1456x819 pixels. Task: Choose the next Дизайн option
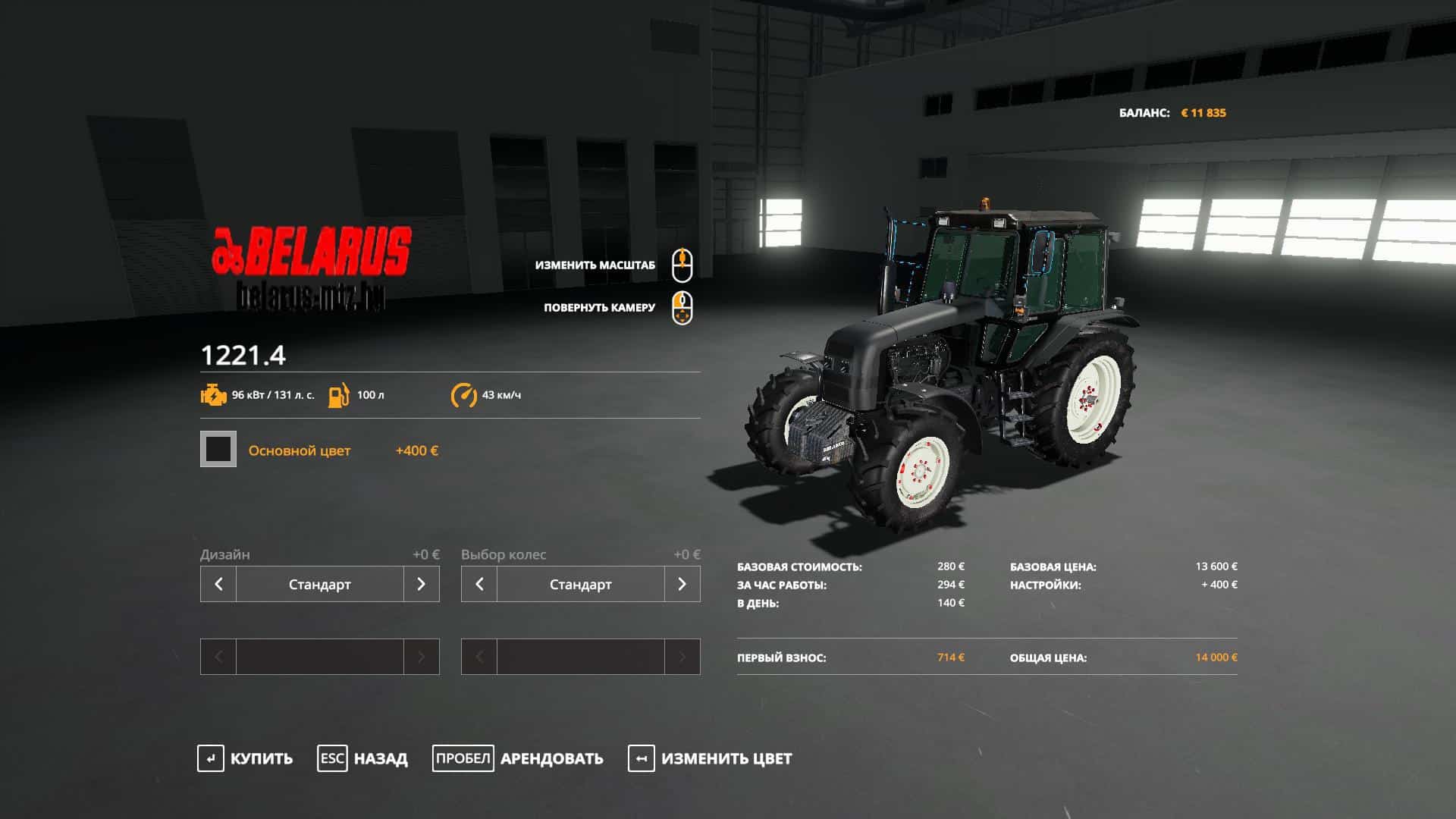pos(421,584)
